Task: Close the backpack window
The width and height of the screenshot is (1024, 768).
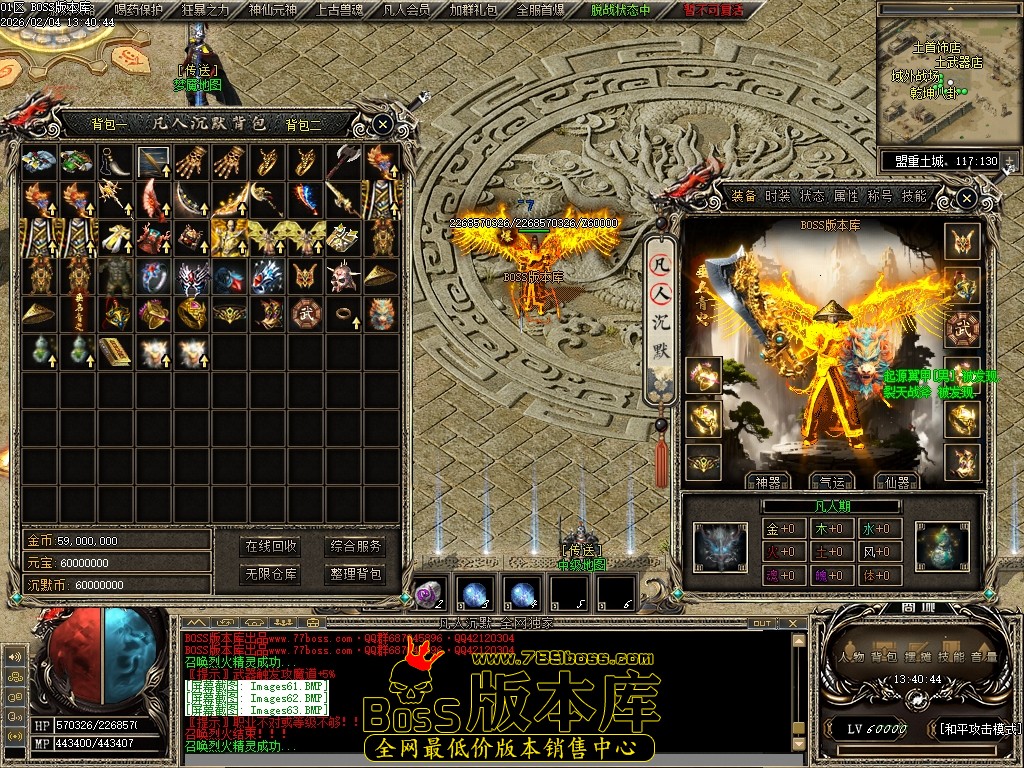Action: pyautogui.click(x=383, y=124)
